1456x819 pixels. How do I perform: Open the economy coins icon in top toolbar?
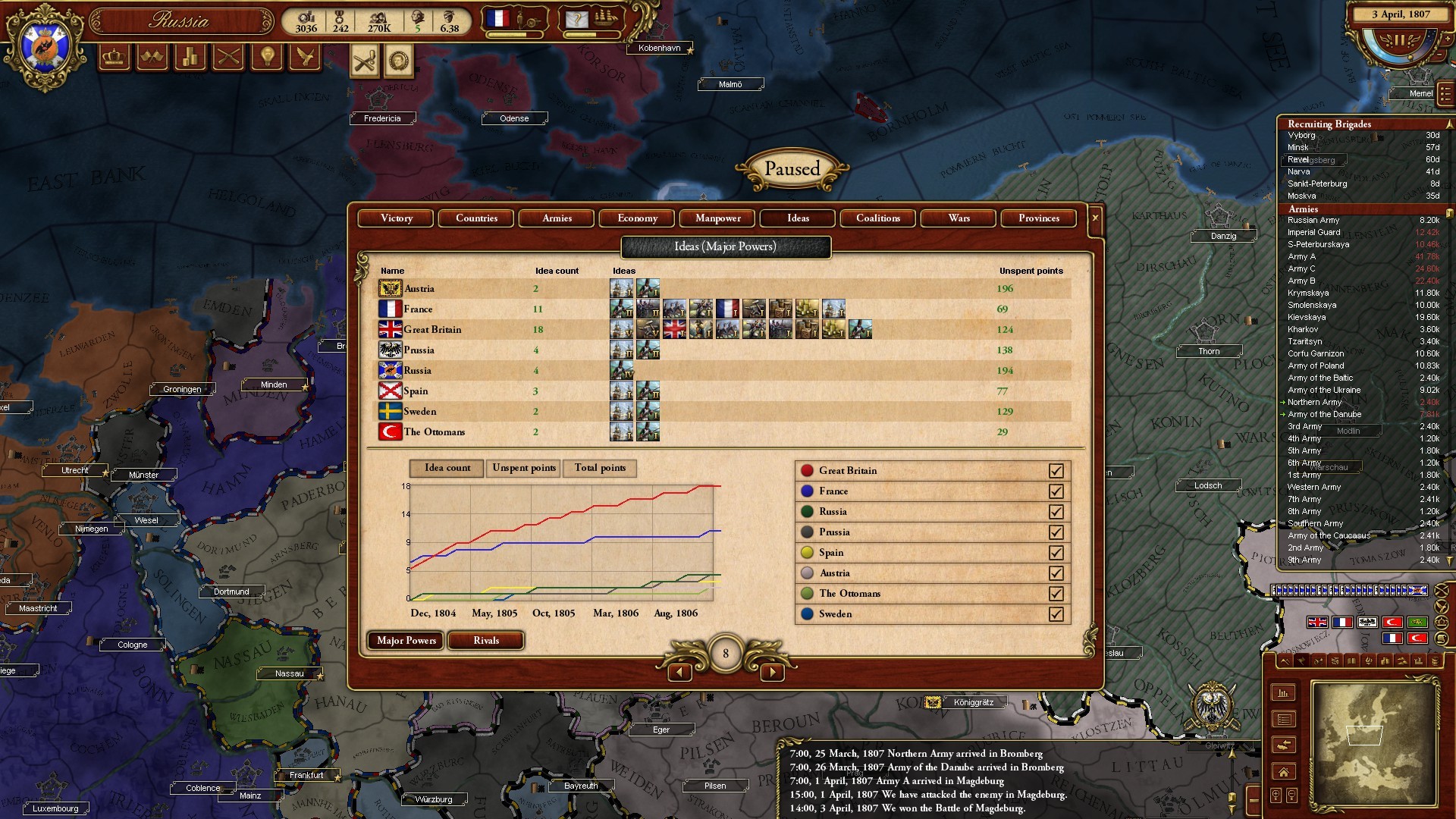190,57
